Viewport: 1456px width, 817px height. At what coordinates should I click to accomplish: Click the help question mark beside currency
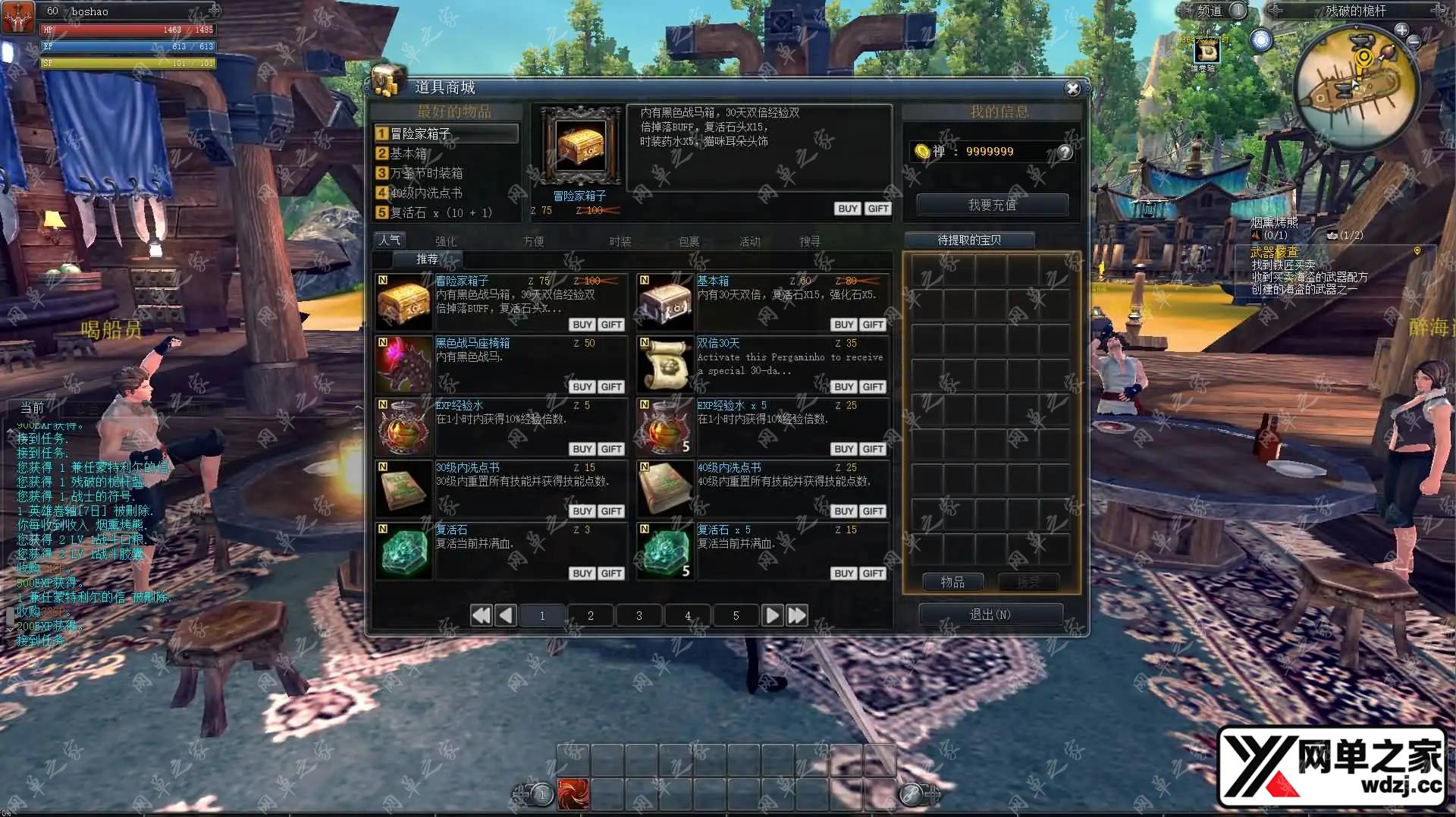click(x=1065, y=152)
